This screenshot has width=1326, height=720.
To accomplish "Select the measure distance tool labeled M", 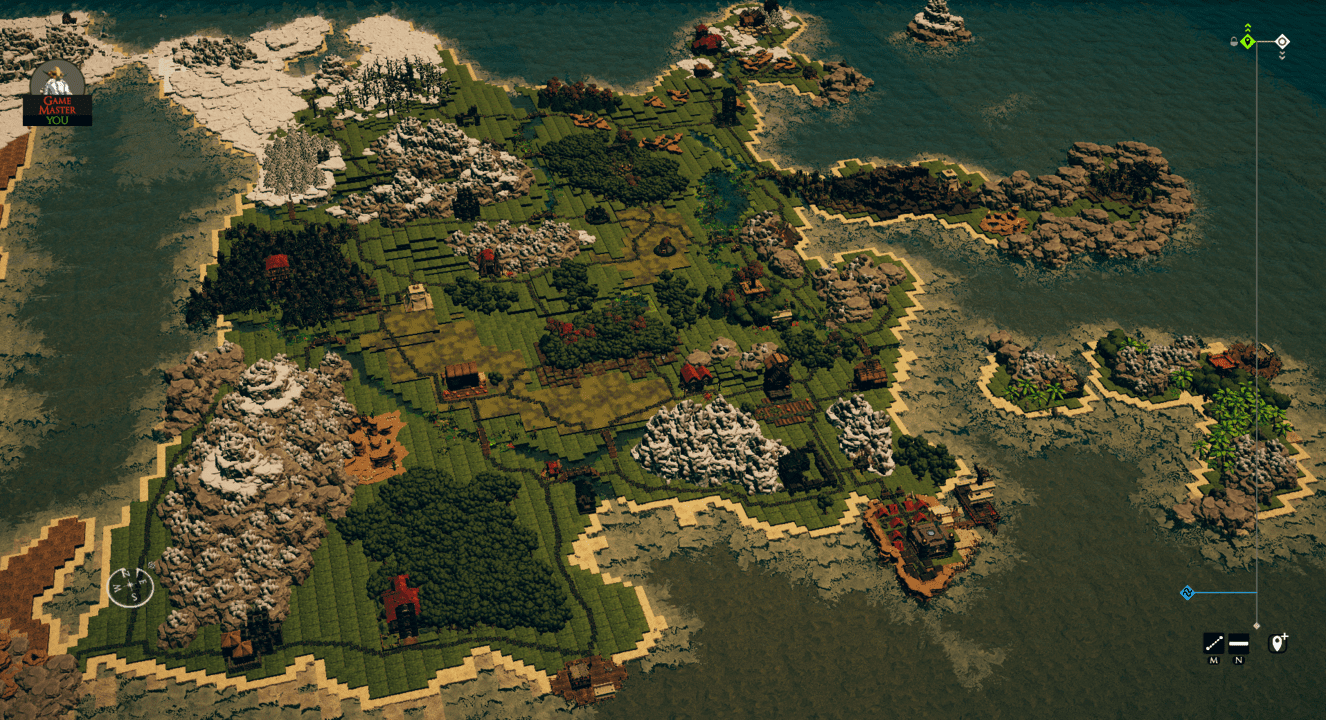I will (1214, 642).
